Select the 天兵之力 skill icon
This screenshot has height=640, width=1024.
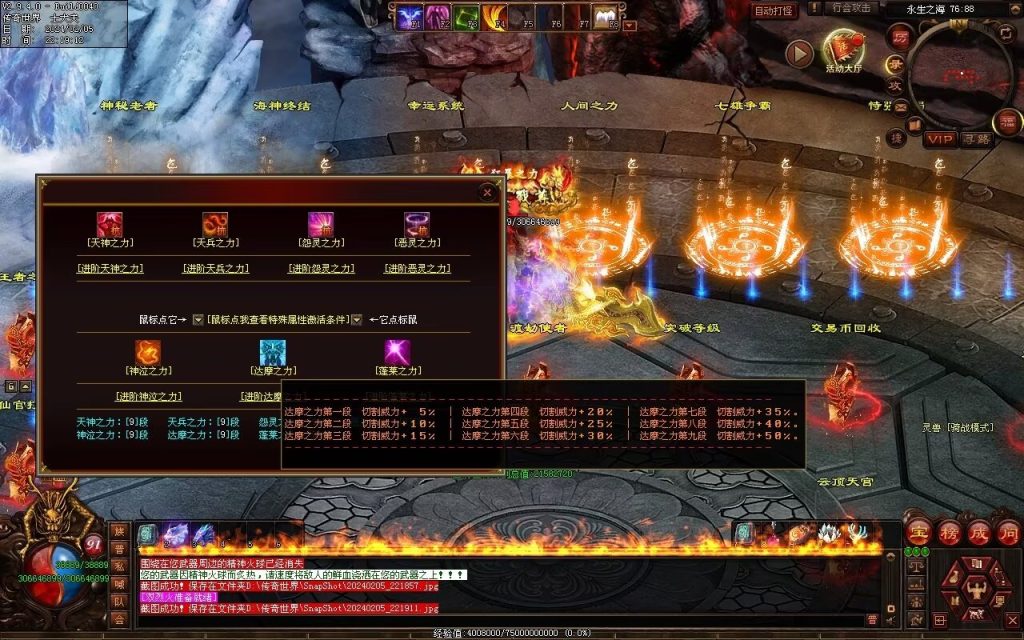coord(215,224)
